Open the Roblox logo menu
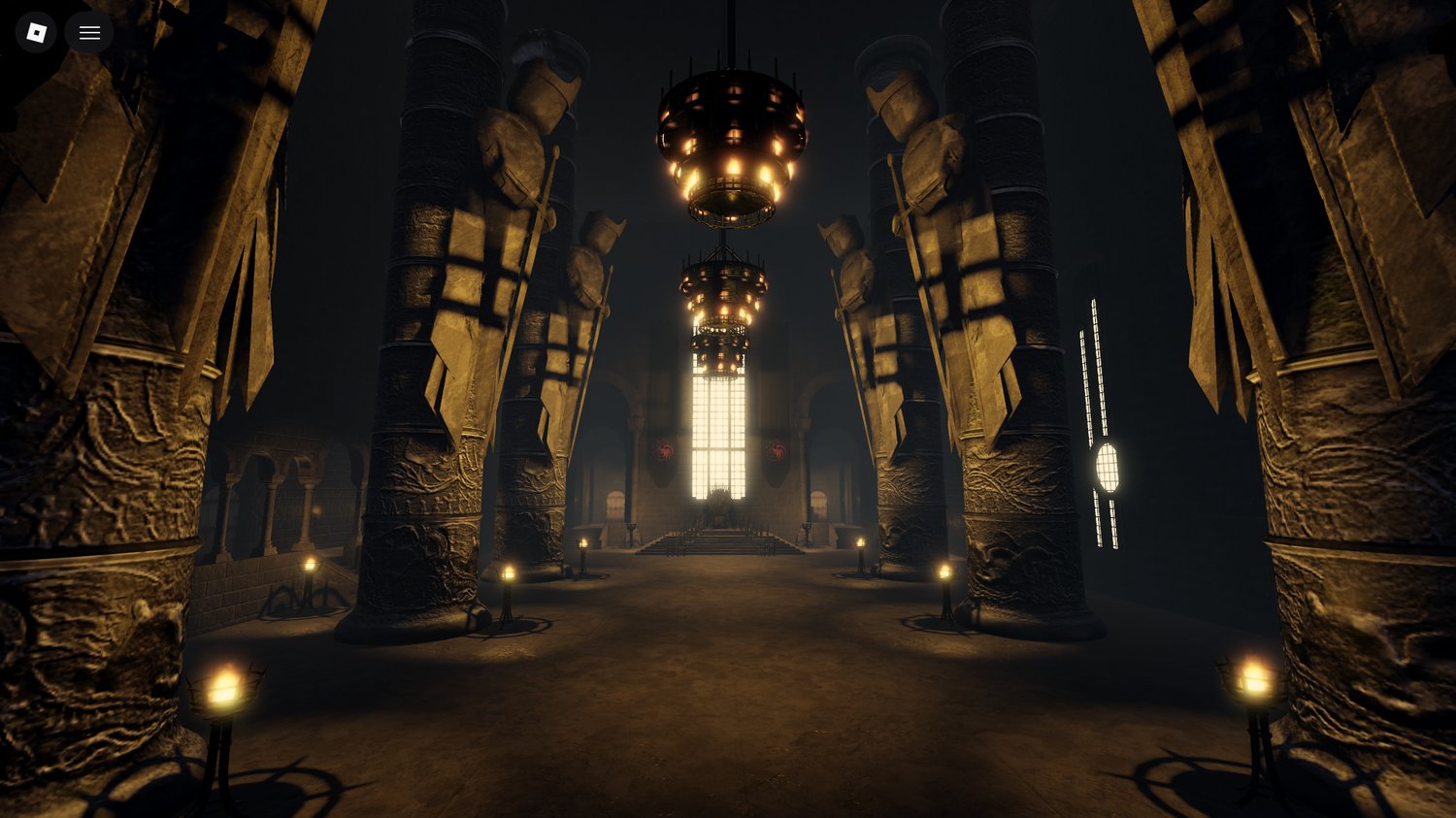1456x818 pixels. pos(36,31)
